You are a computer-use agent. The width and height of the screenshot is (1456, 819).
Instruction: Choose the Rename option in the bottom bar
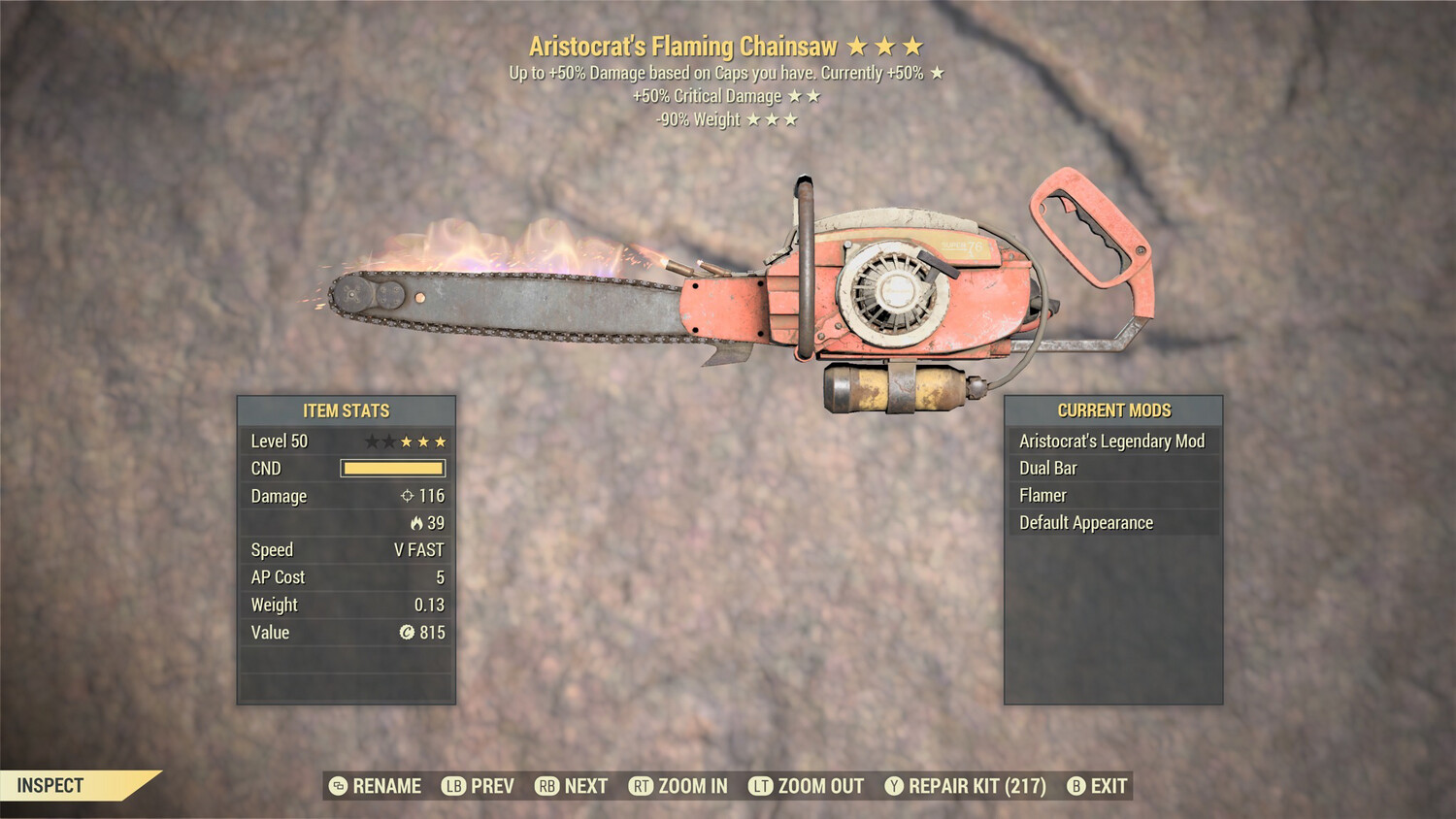pos(376,786)
